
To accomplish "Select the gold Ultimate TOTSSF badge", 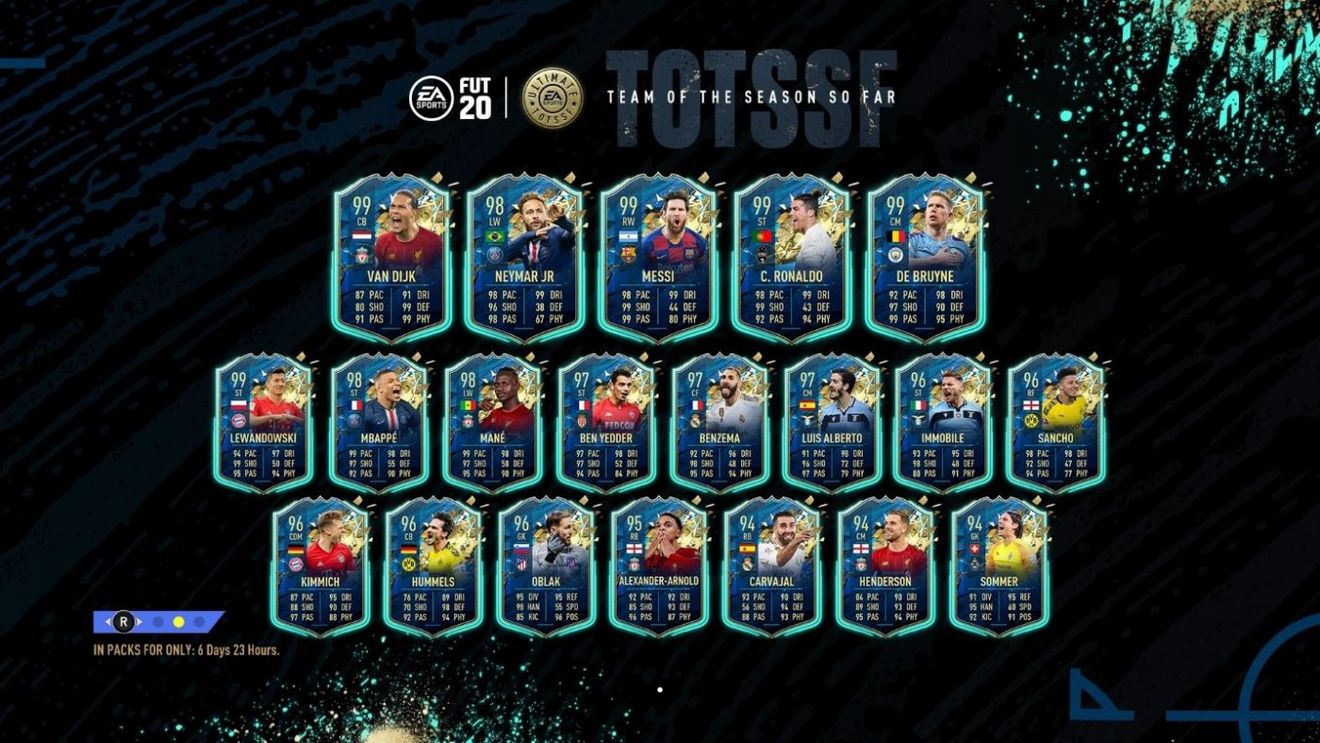I will point(552,99).
